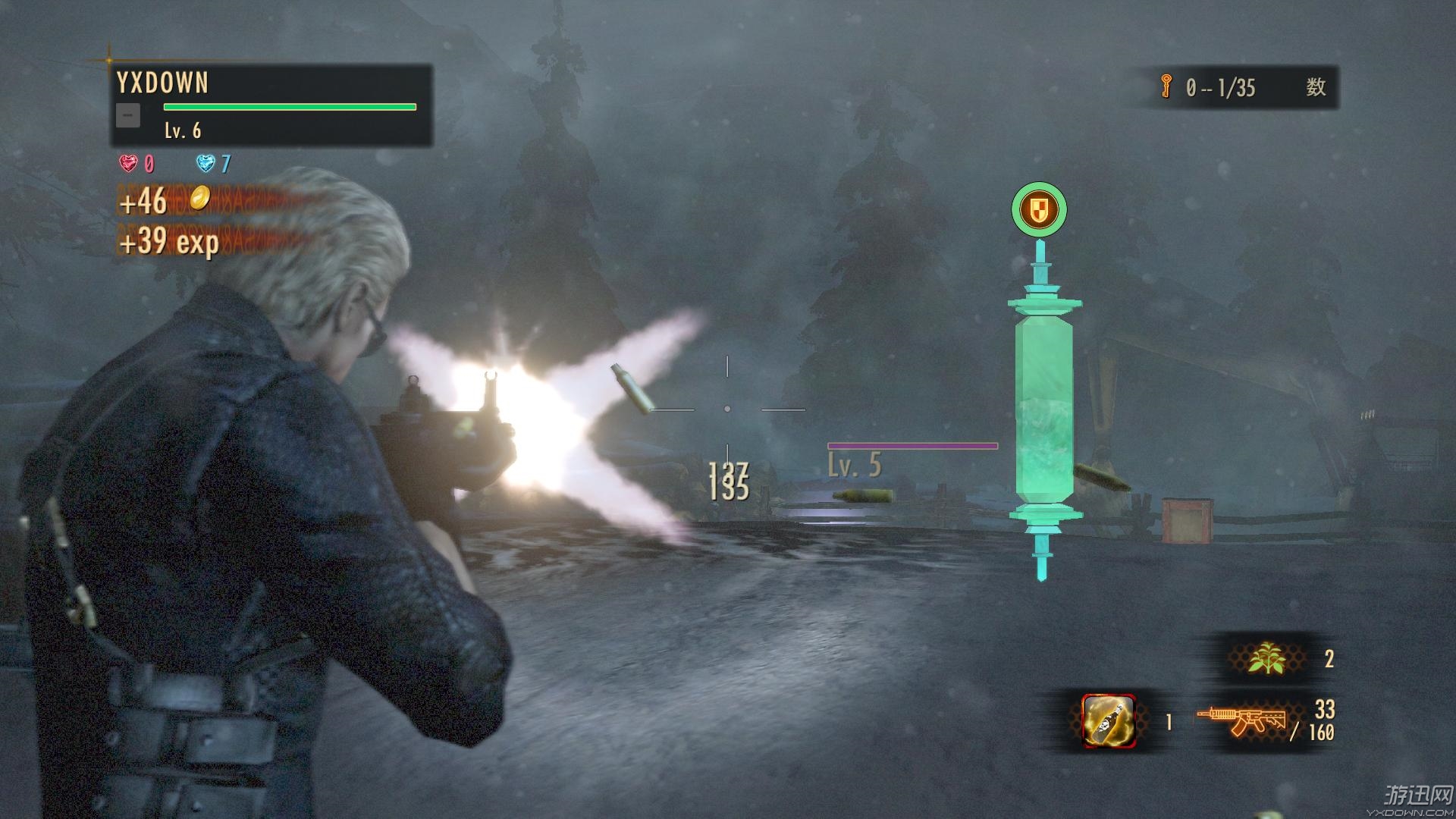This screenshot has height=819, width=1456.
Task: Click the blue heart gem icon
Action: tap(206, 163)
